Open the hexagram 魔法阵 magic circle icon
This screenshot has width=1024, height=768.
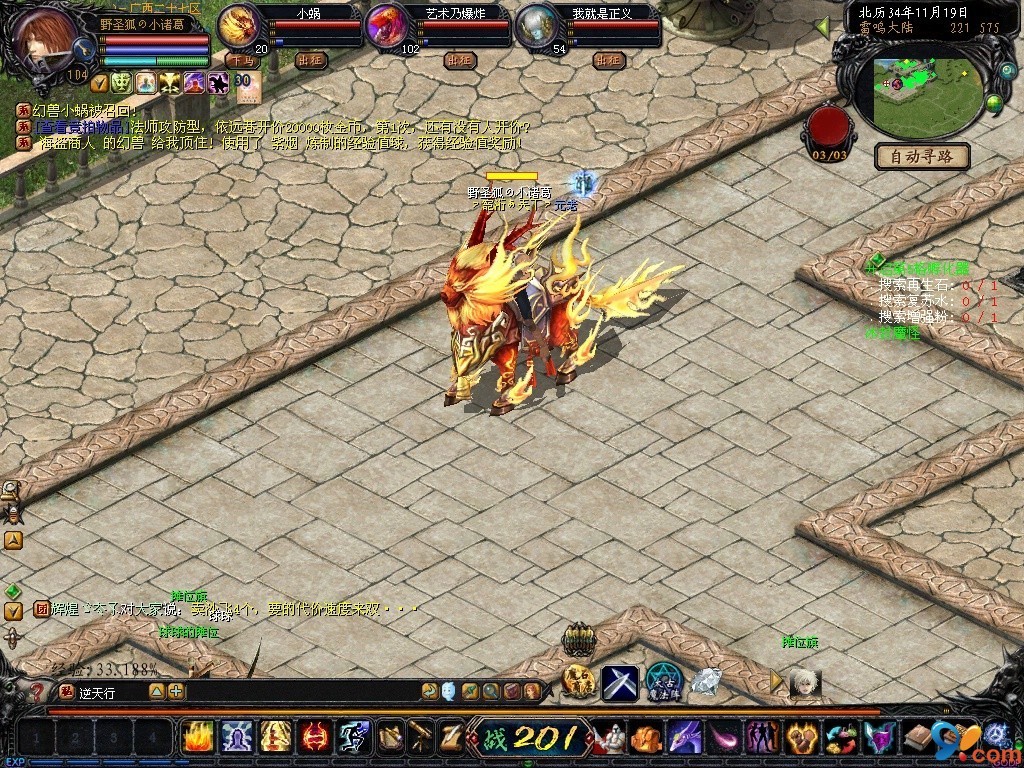pyautogui.click(x=664, y=682)
